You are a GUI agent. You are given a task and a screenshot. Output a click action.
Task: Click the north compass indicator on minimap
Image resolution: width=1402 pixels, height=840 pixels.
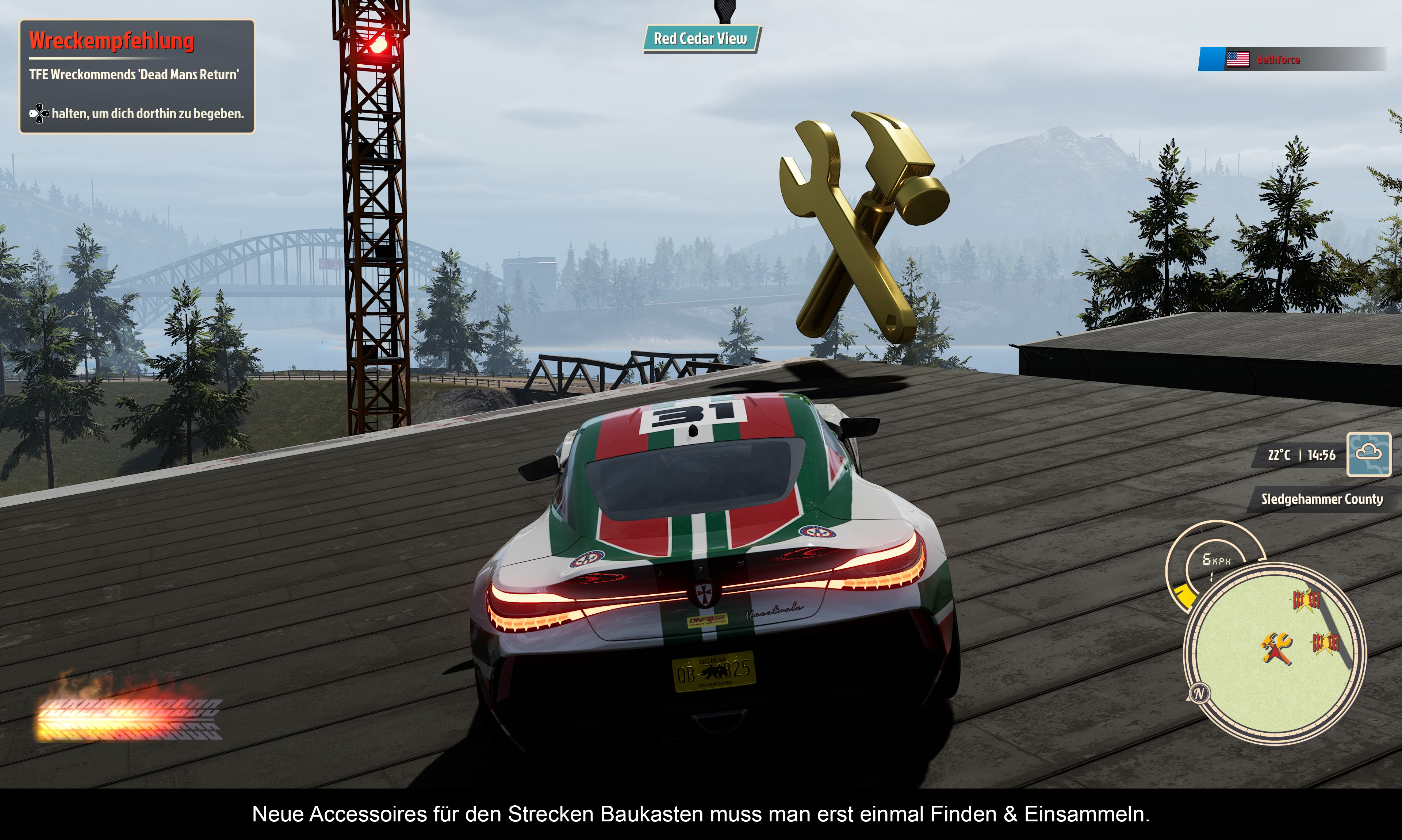point(1199,693)
